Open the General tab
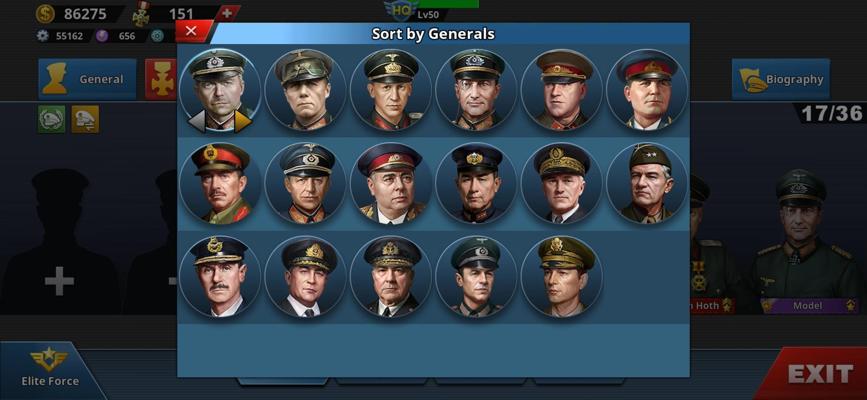The height and width of the screenshot is (400, 867). (x=87, y=79)
